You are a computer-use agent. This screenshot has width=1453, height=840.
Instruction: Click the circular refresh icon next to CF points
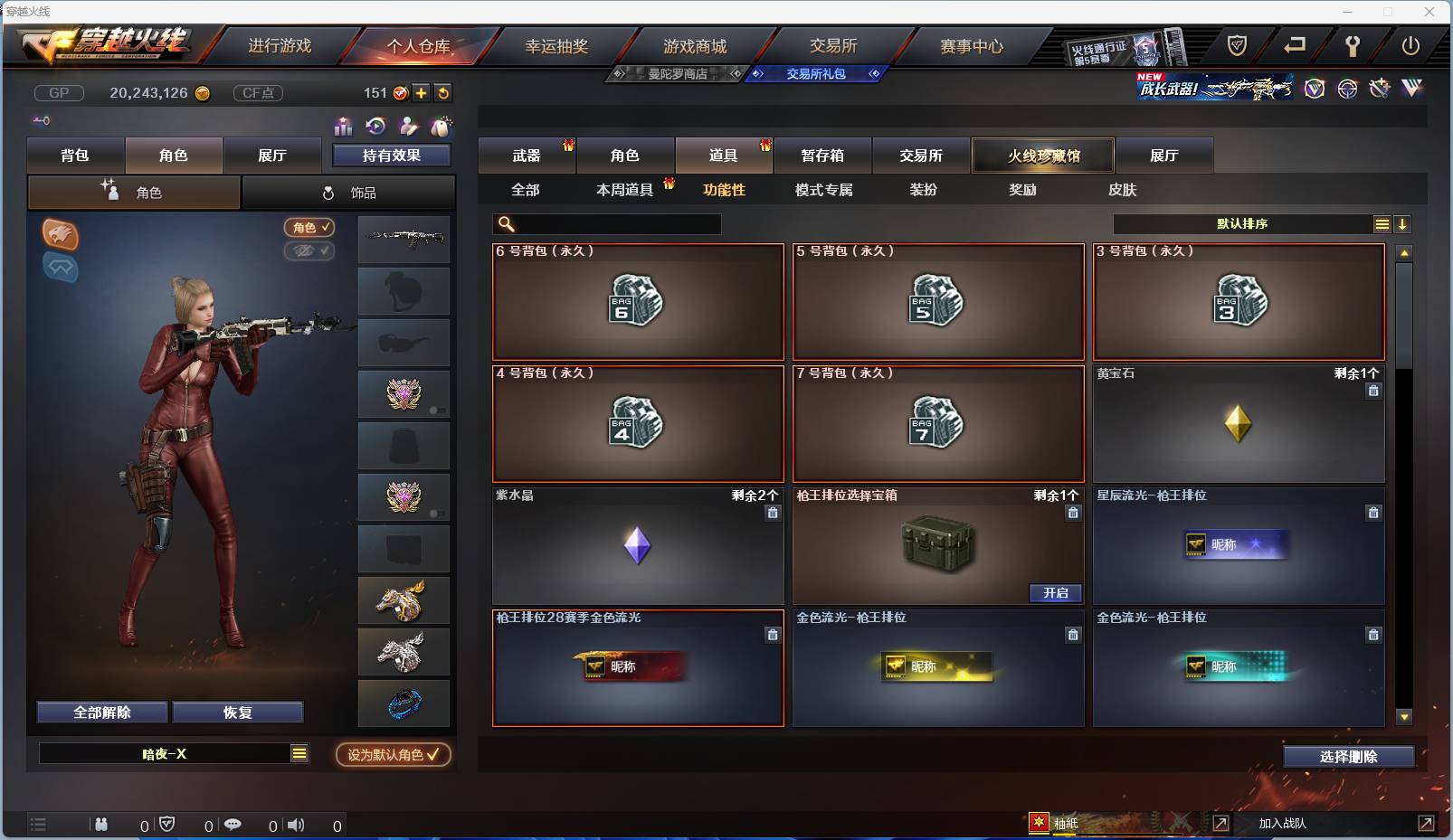443,92
